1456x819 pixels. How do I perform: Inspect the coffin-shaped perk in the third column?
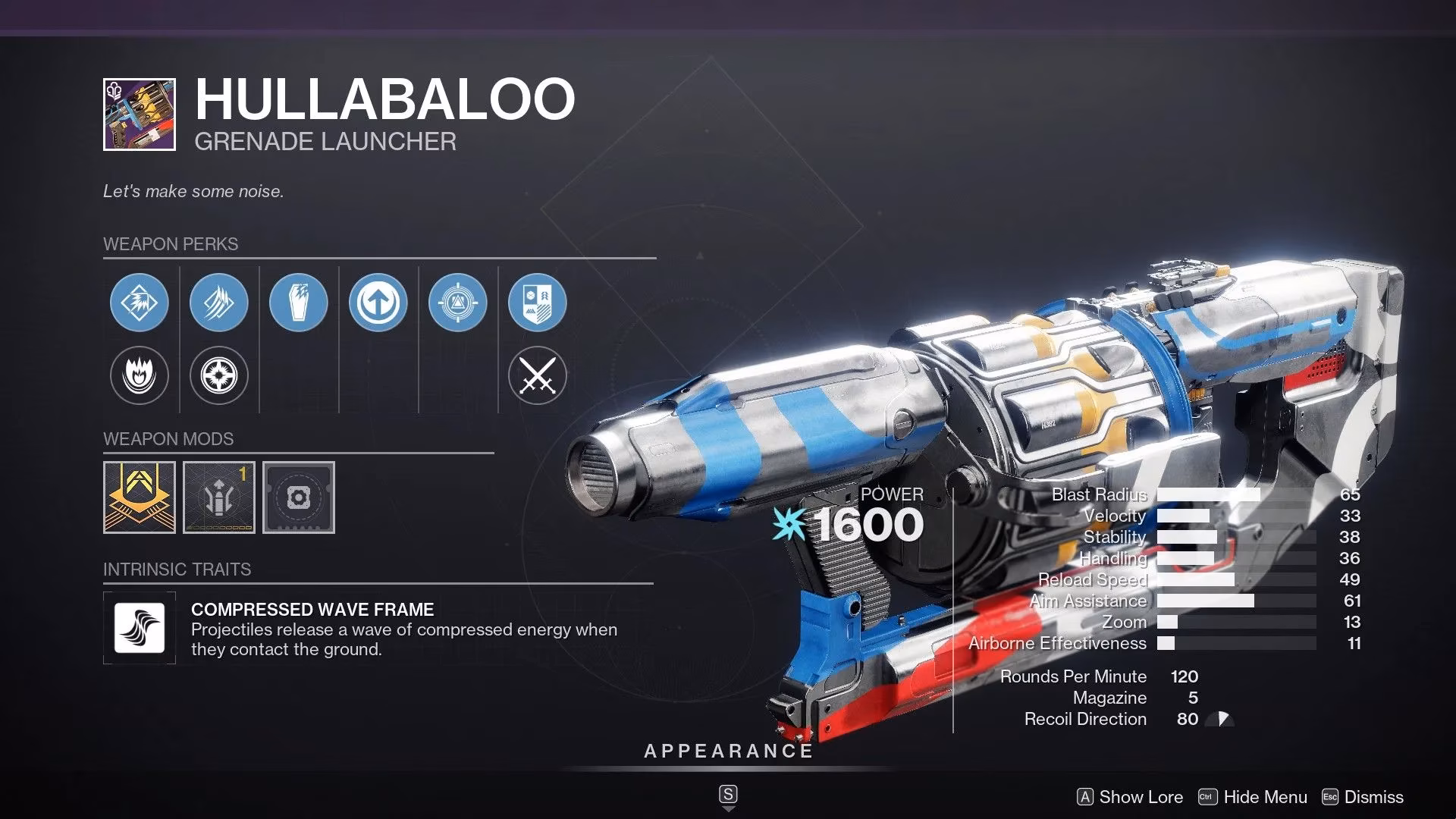pos(299,302)
